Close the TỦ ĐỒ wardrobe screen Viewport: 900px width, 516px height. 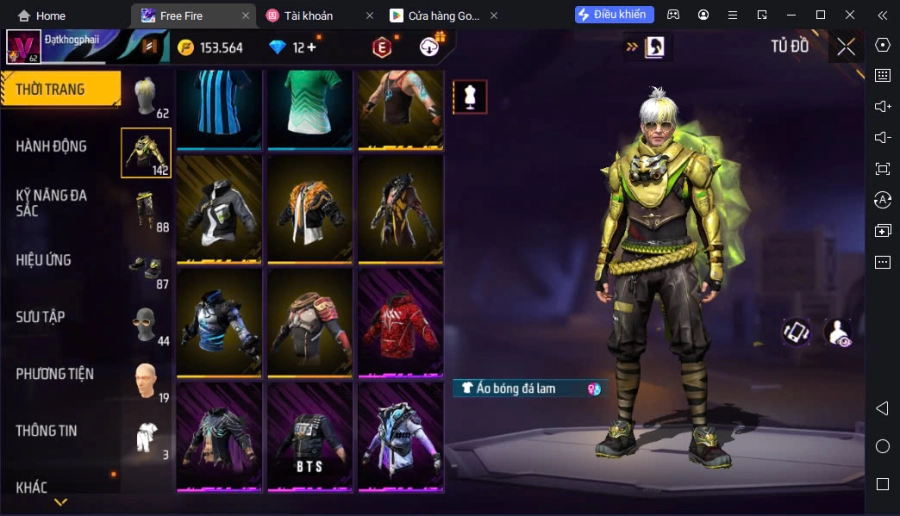pos(846,46)
